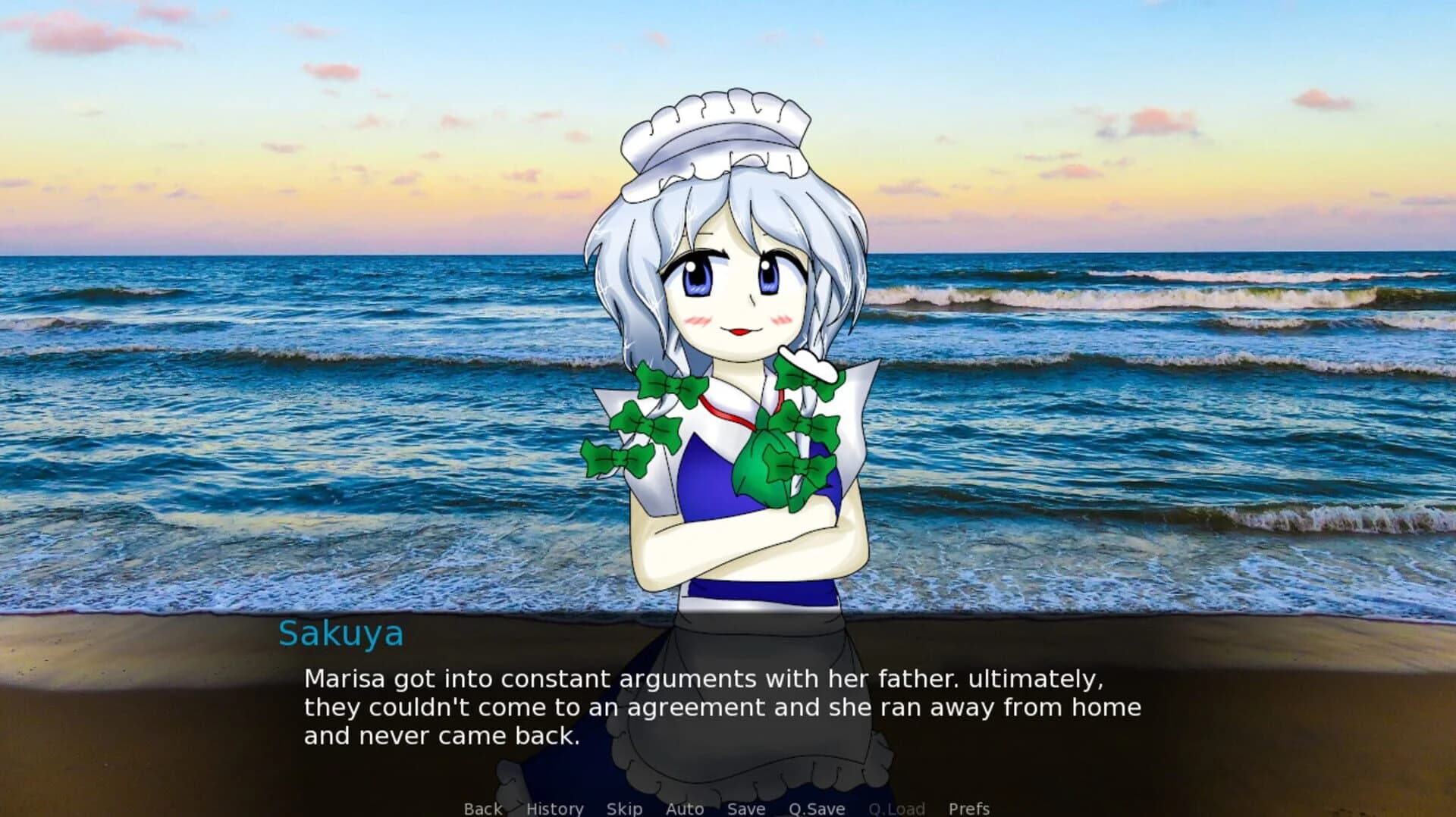Rewind dialogue using the Back button
Screen dimensions: 1456x817
tap(482, 808)
